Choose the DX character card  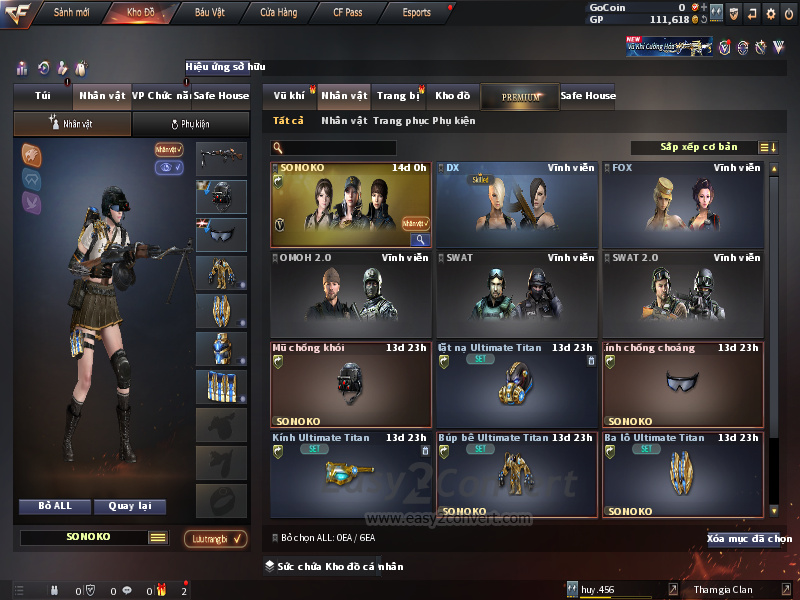517,205
